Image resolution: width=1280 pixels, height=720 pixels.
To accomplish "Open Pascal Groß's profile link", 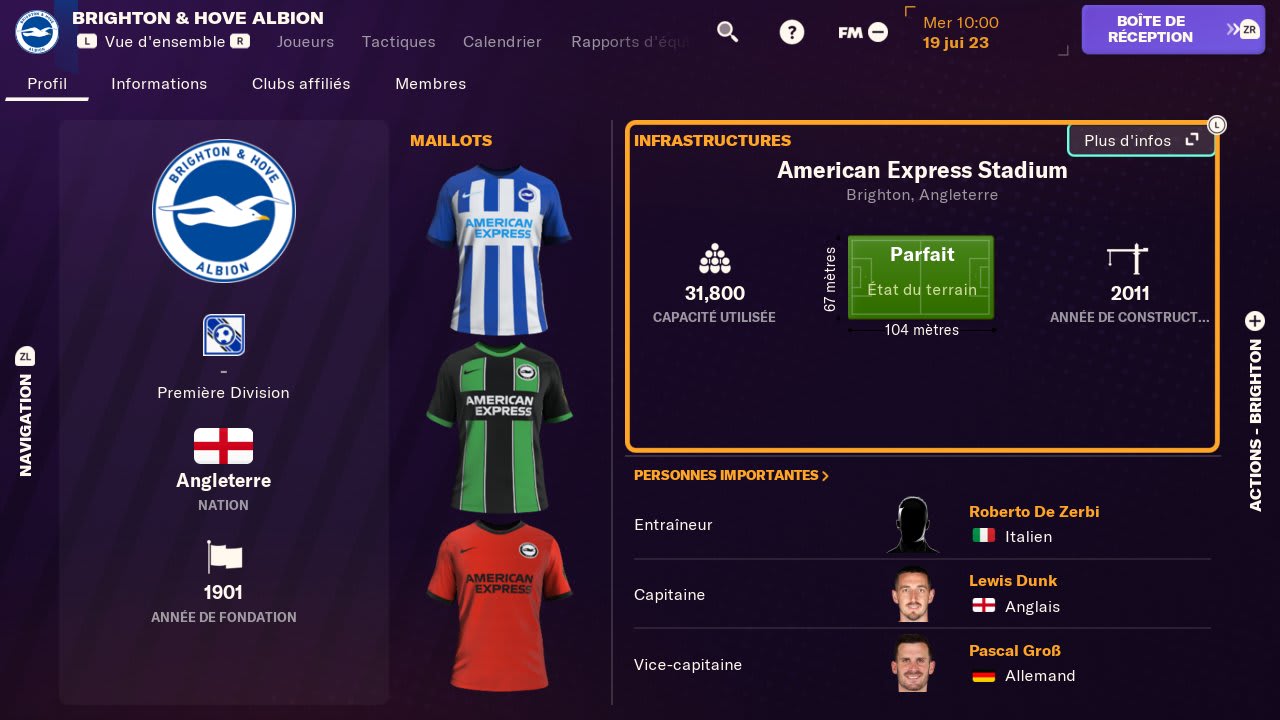I will point(1014,650).
